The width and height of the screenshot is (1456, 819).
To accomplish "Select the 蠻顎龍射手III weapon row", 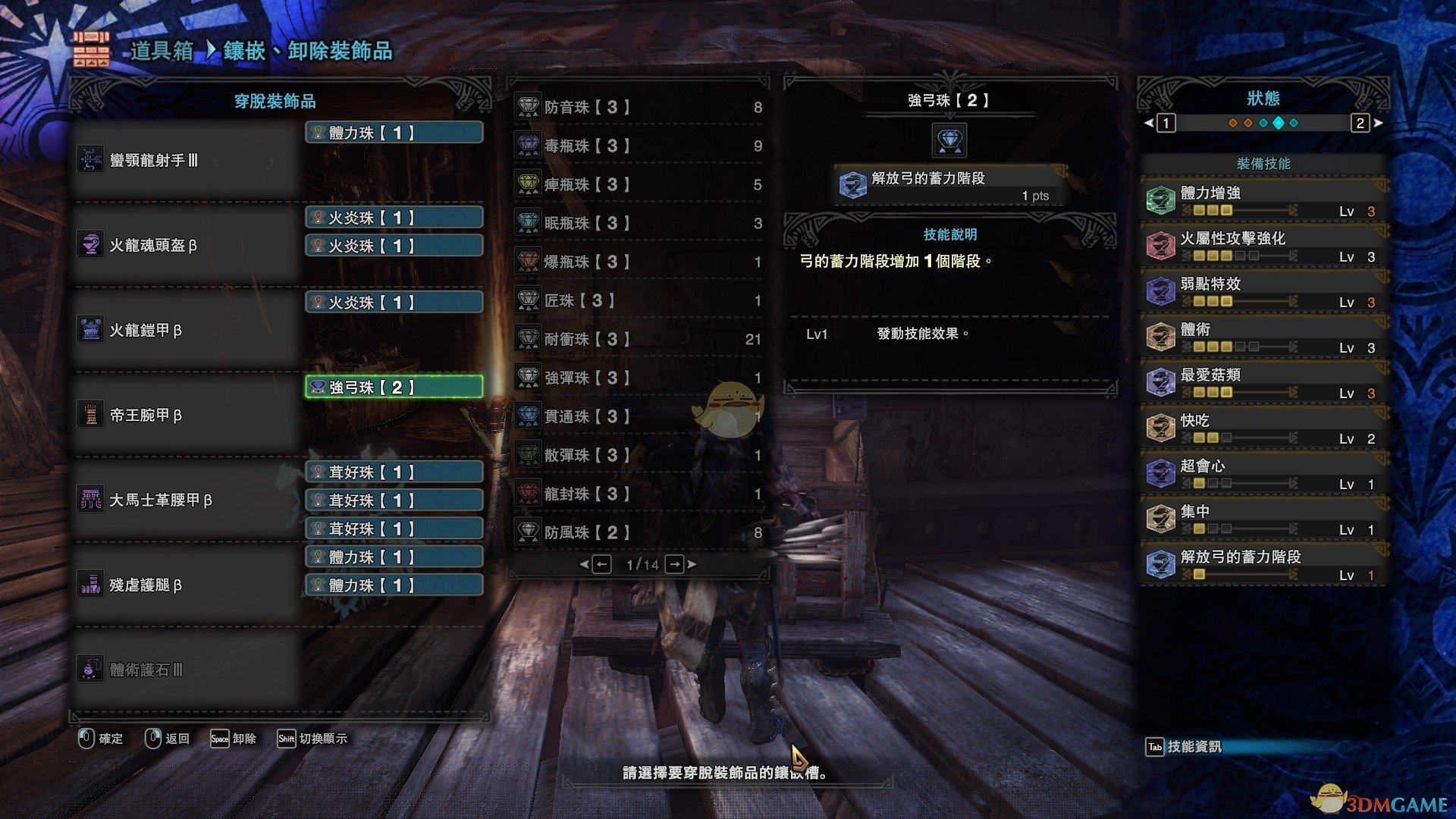I will 186,160.
